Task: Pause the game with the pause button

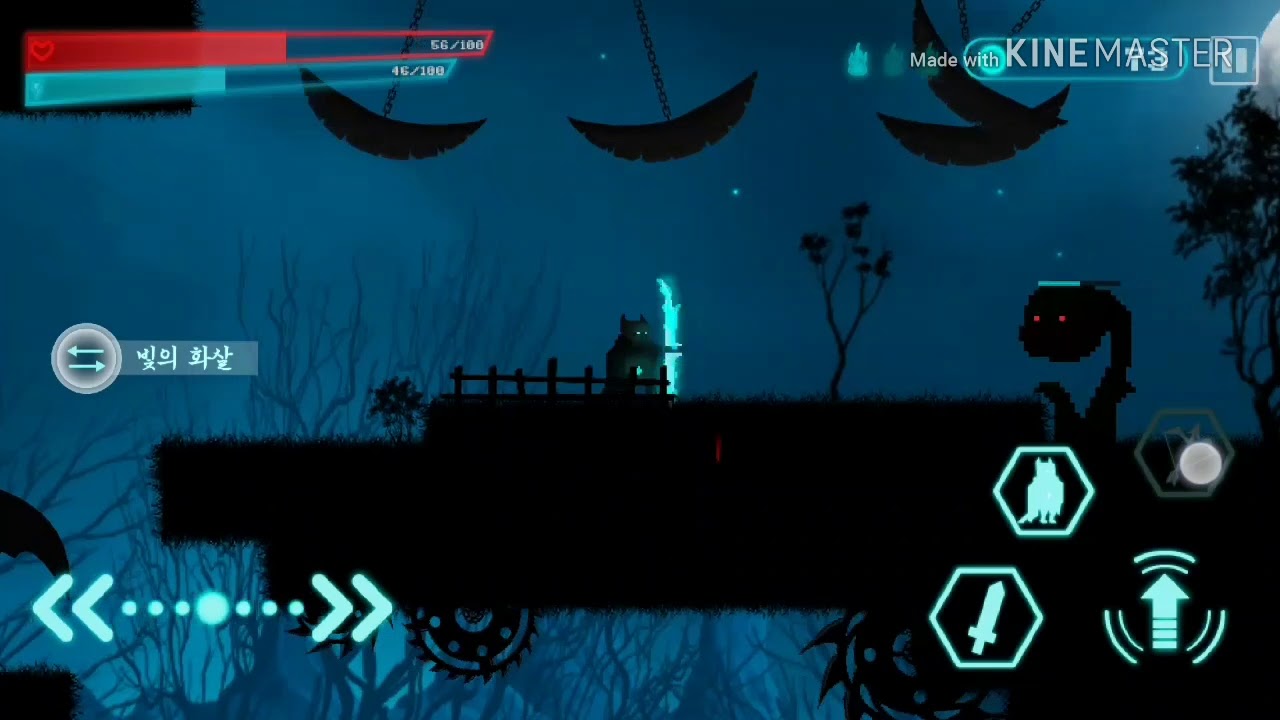Action: pyautogui.click(x=1235, y=60)
